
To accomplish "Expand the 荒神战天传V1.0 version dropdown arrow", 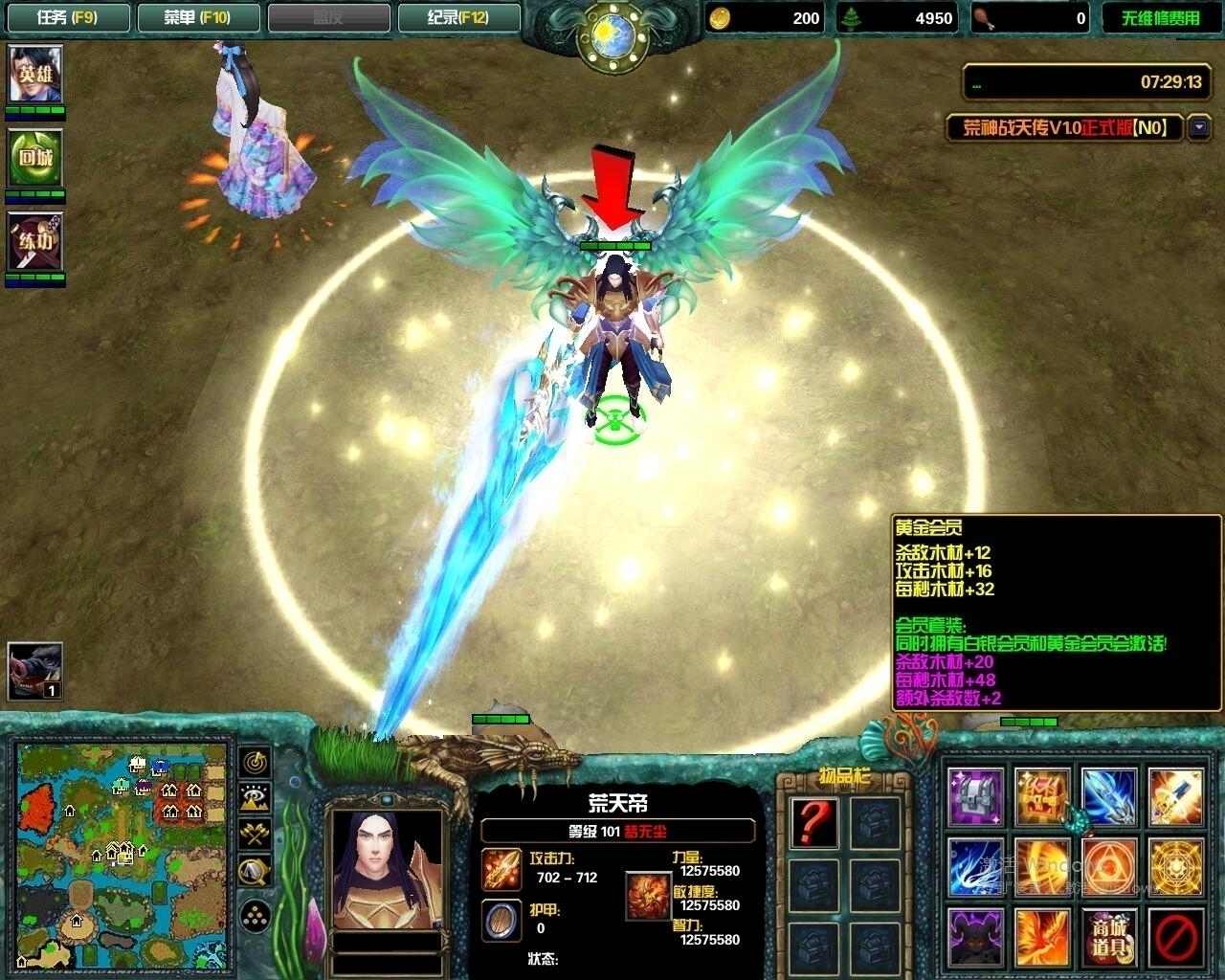I will [x=1196, y=127].
